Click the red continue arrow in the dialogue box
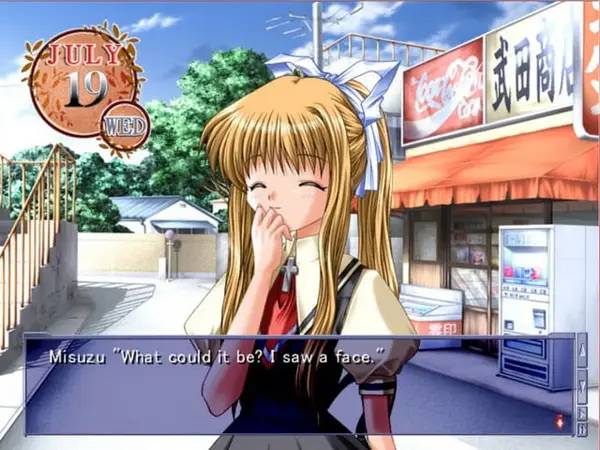Screen dimensions: 600x450 559,422
